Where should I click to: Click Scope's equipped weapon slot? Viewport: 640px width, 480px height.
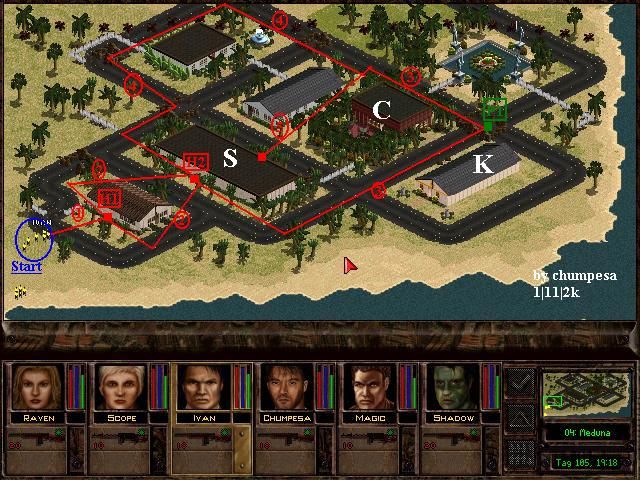[x=124, y=440]
